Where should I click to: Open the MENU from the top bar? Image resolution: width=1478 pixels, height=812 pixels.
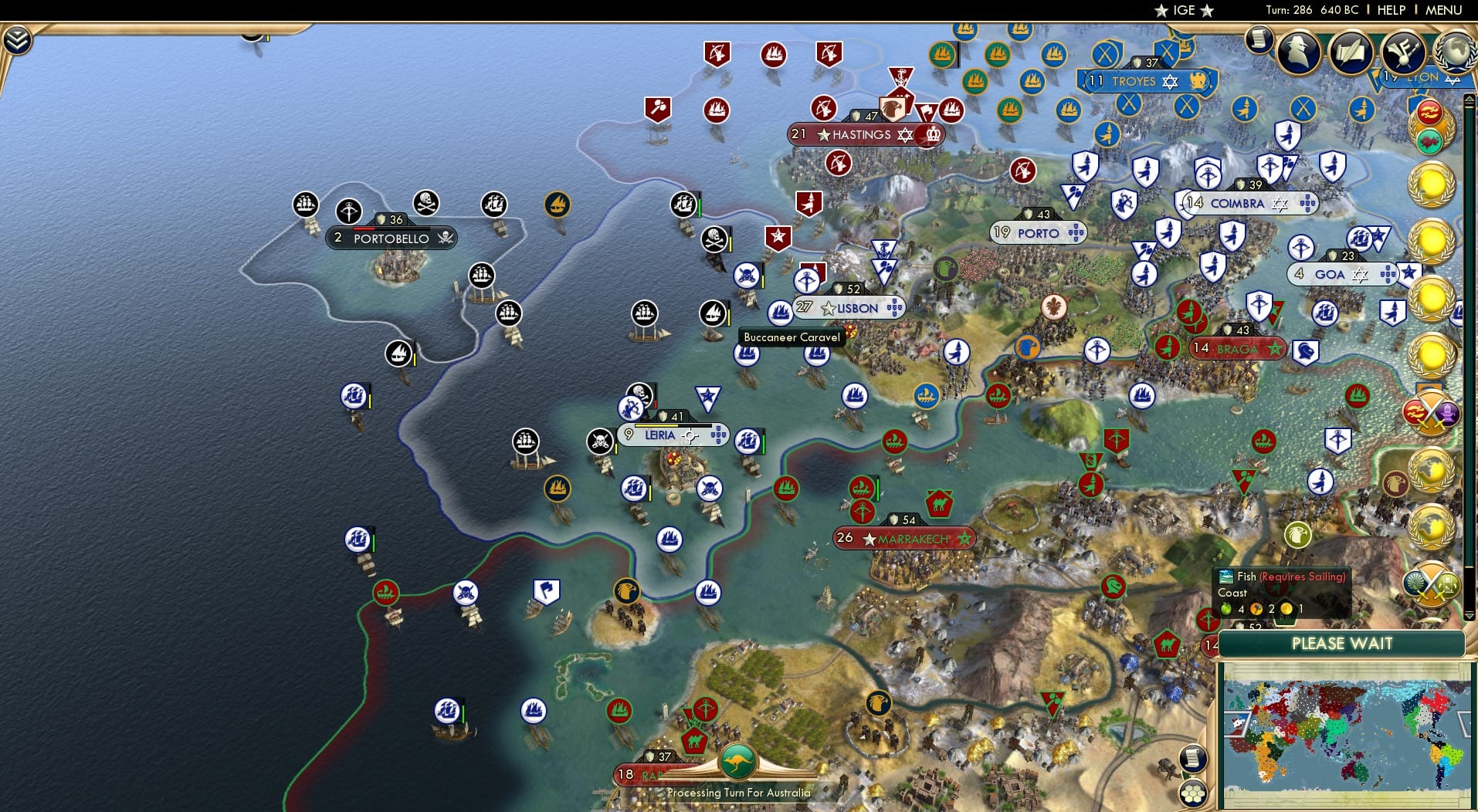point(1443,9)
